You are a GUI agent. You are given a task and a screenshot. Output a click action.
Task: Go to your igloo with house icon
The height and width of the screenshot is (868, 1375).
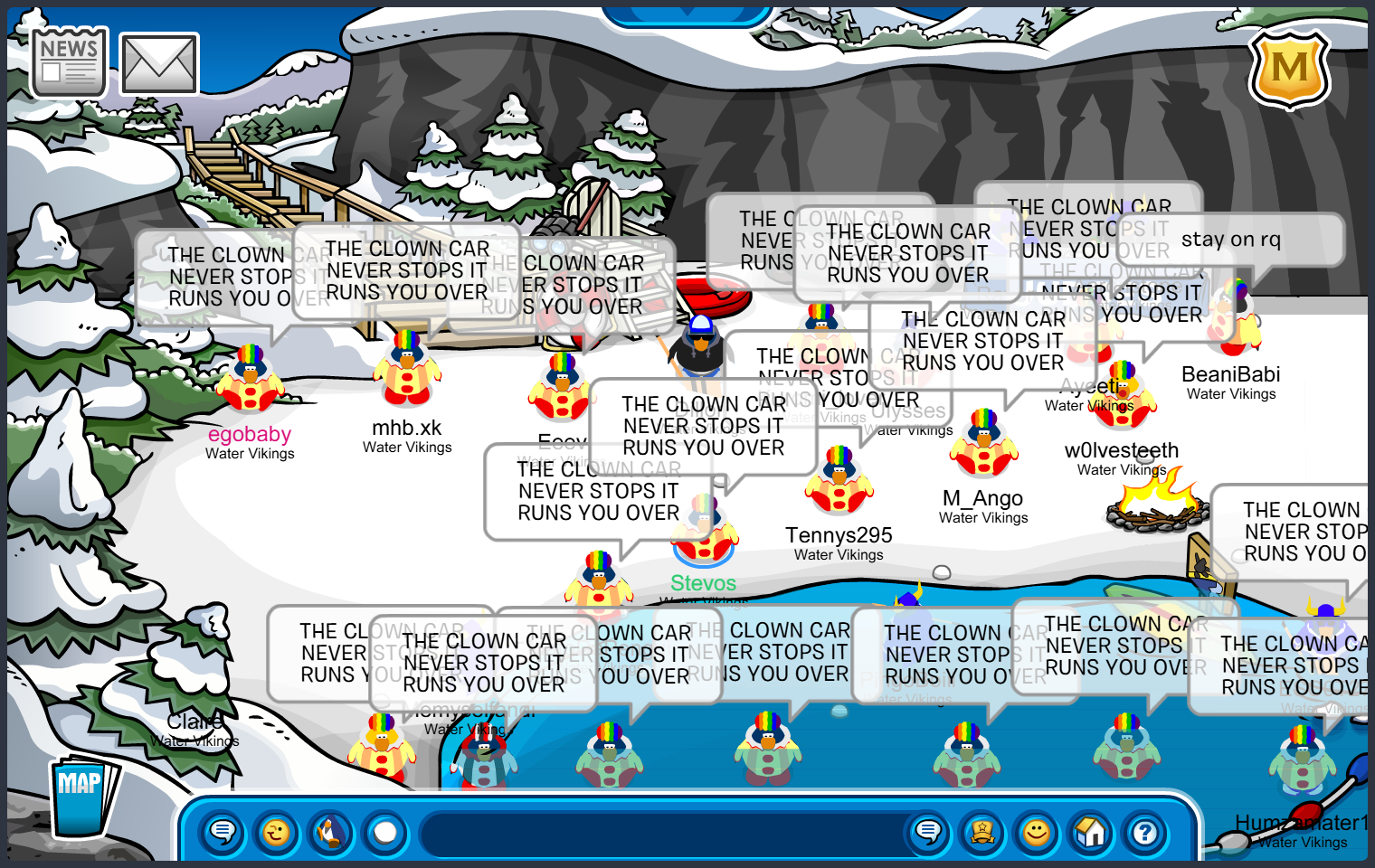(x=1091, y=831)
